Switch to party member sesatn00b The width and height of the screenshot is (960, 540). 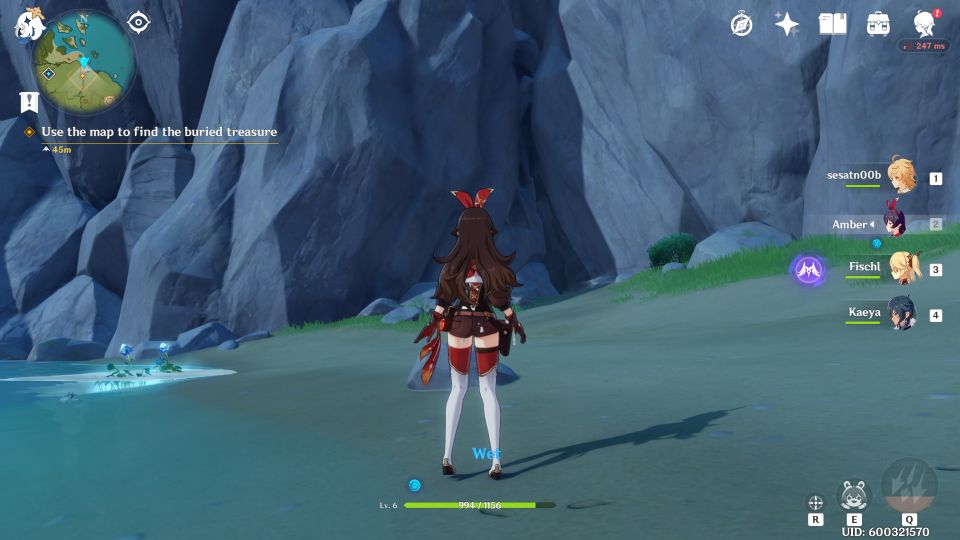tap(900, 177)
